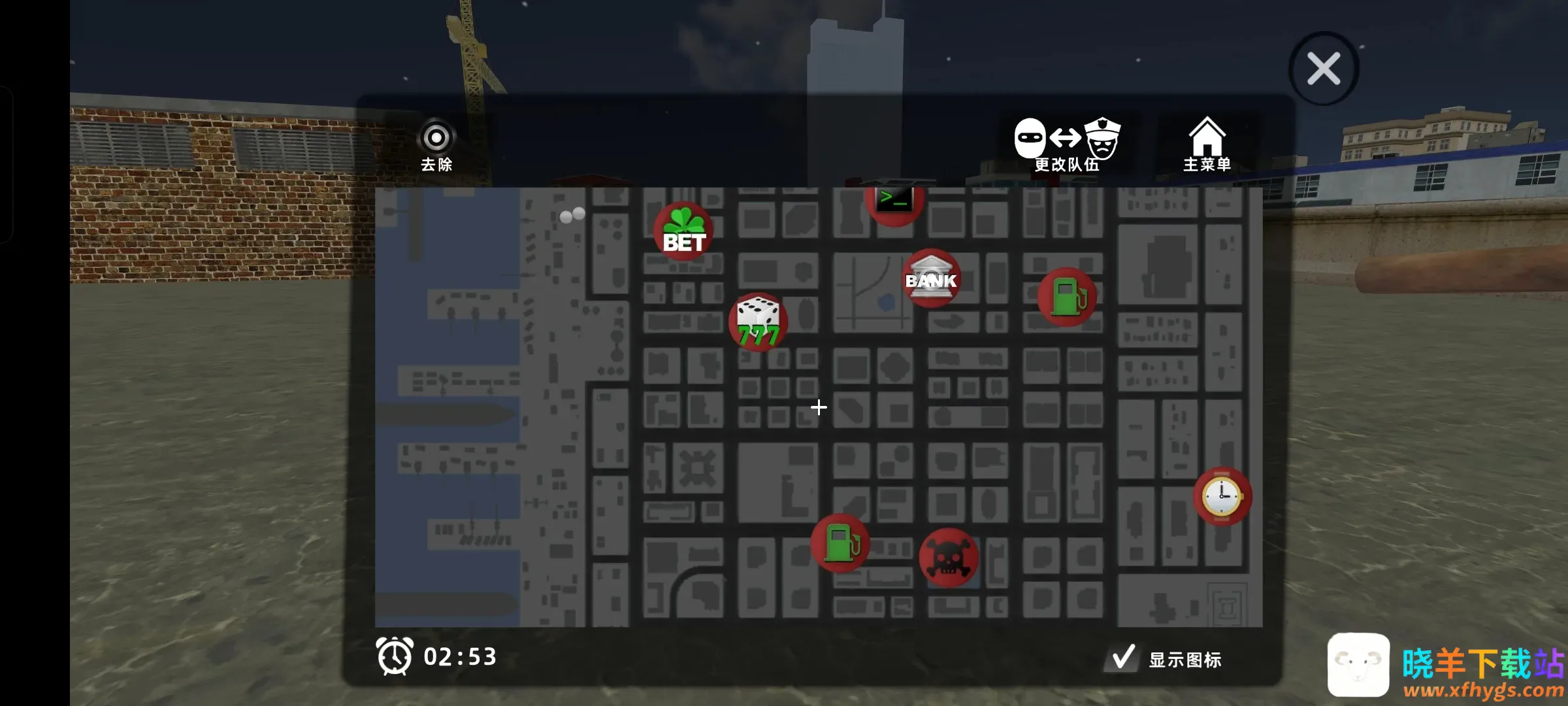Select the BANK map marker
Viewport: 1568px width, 706px height.
click(x=931, y=278)
